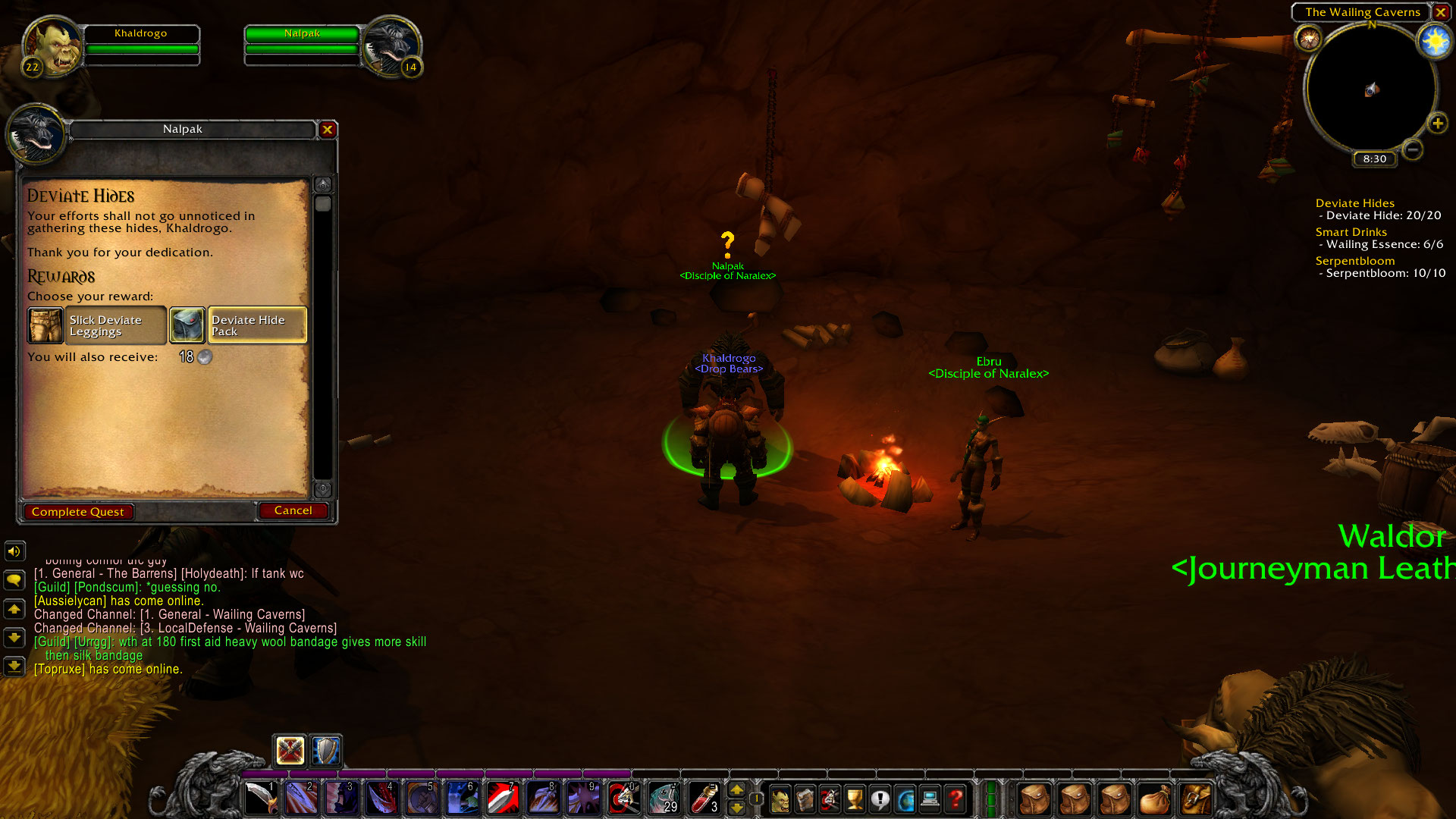
Task: Cancel the Deviate Hides turn-in dialog
Action: (293, 510)
